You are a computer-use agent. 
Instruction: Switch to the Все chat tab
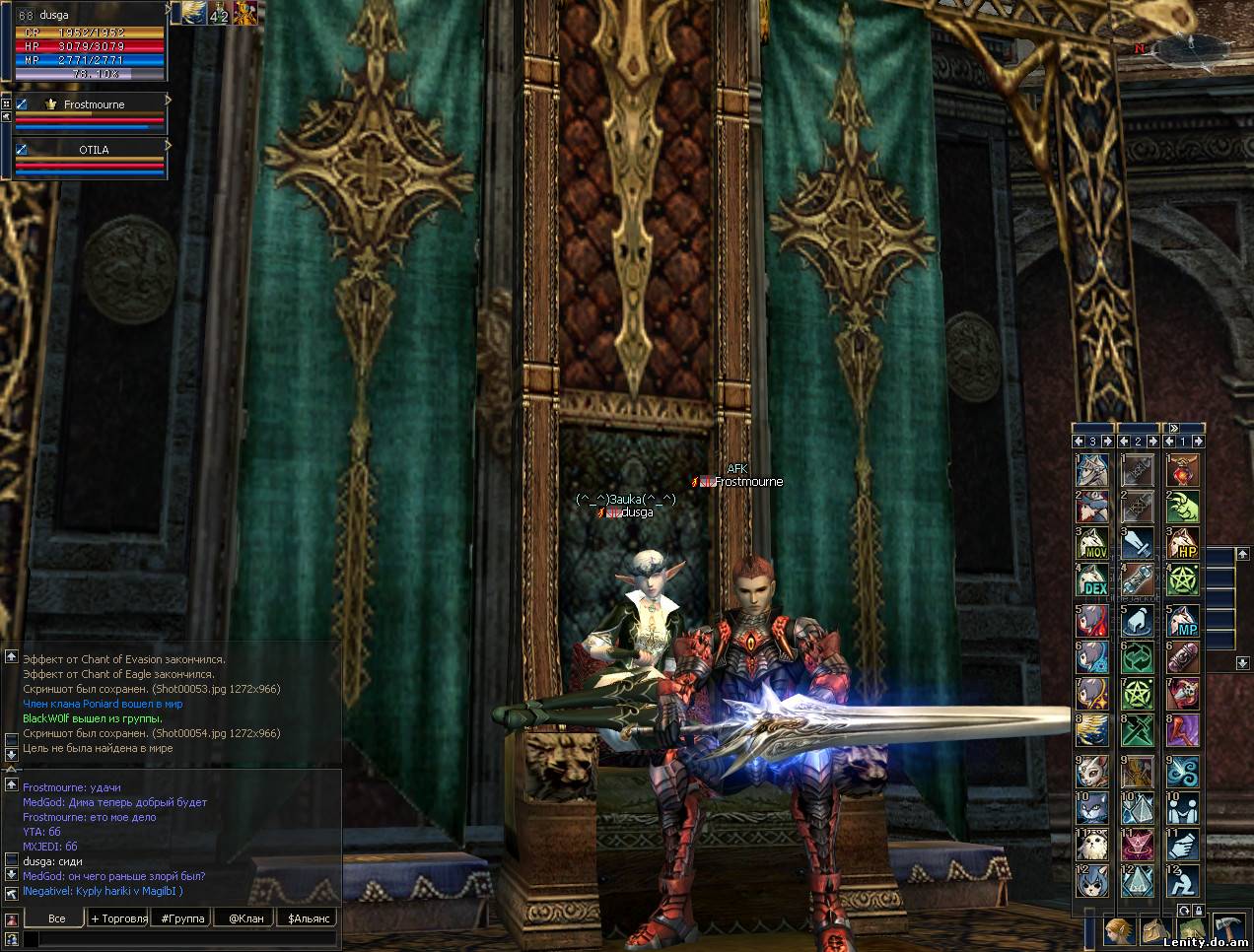click(57, 918)
